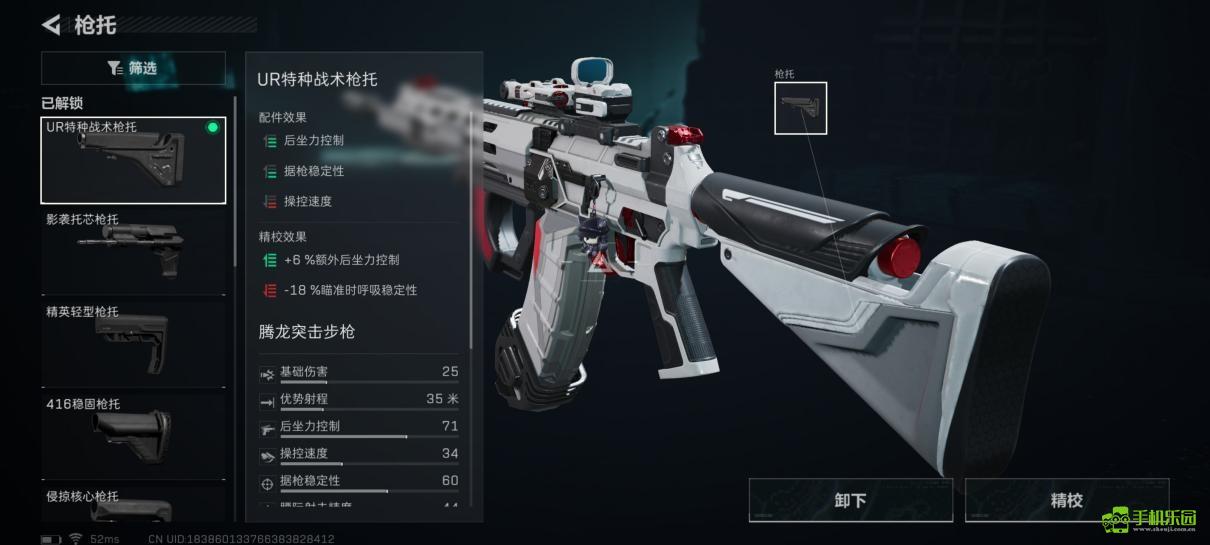This screenshot has width=1210, height=545.
Task: Open the 筛选 filter
Action: coord(133,68)
